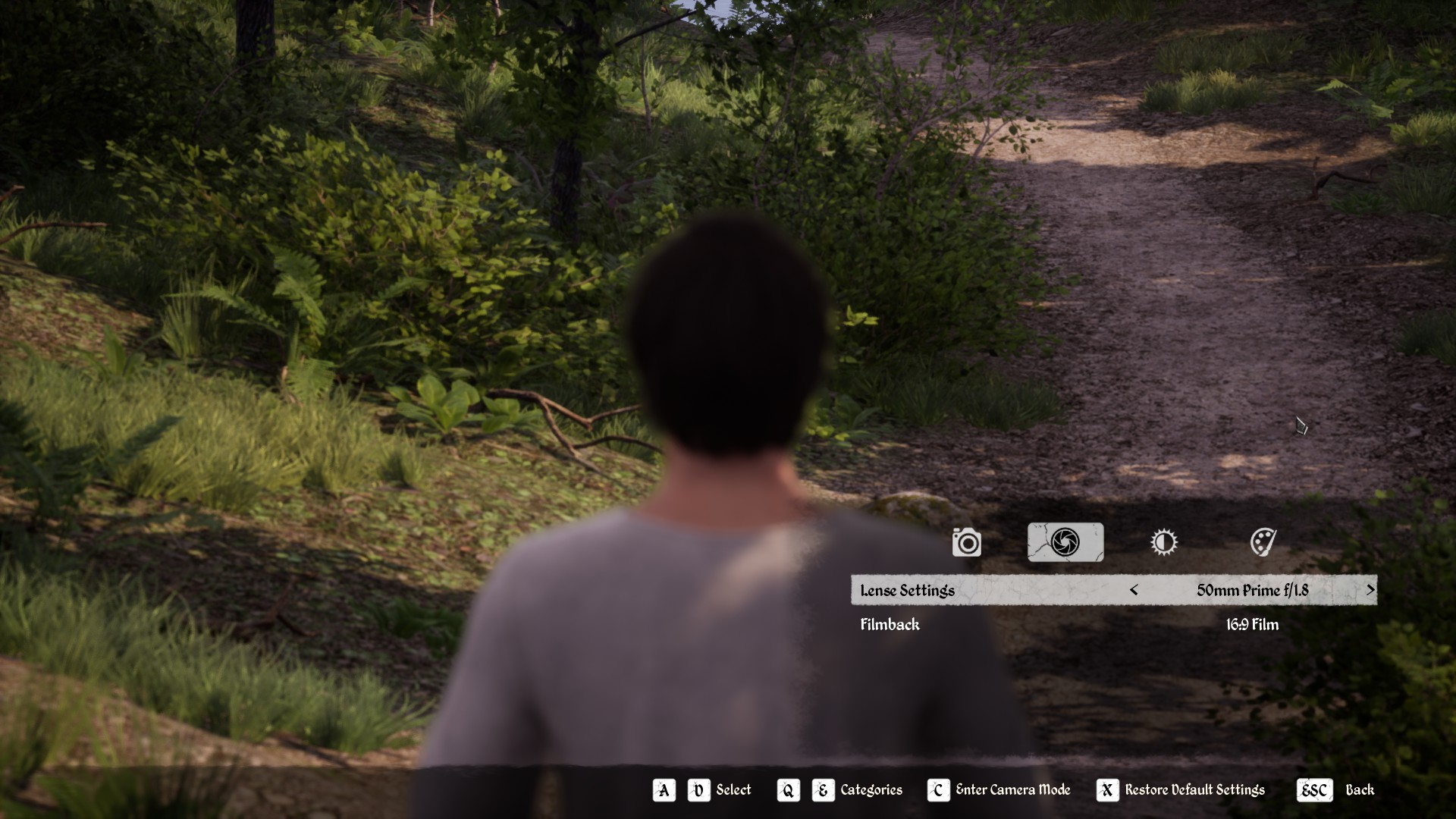Switch to the color palette category tab
The image size is (1456, 819).
[x=1263, y=542]
